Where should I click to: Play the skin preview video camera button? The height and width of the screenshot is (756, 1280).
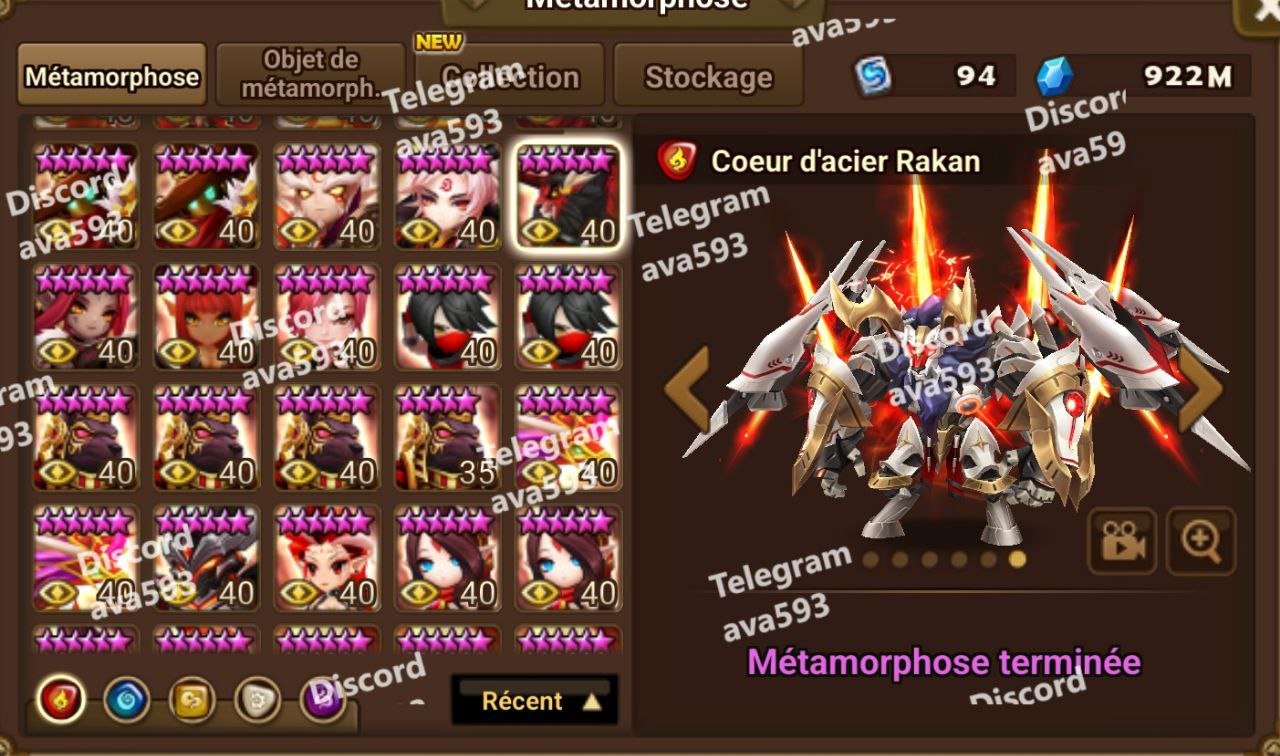click(x=1121, y=541)
